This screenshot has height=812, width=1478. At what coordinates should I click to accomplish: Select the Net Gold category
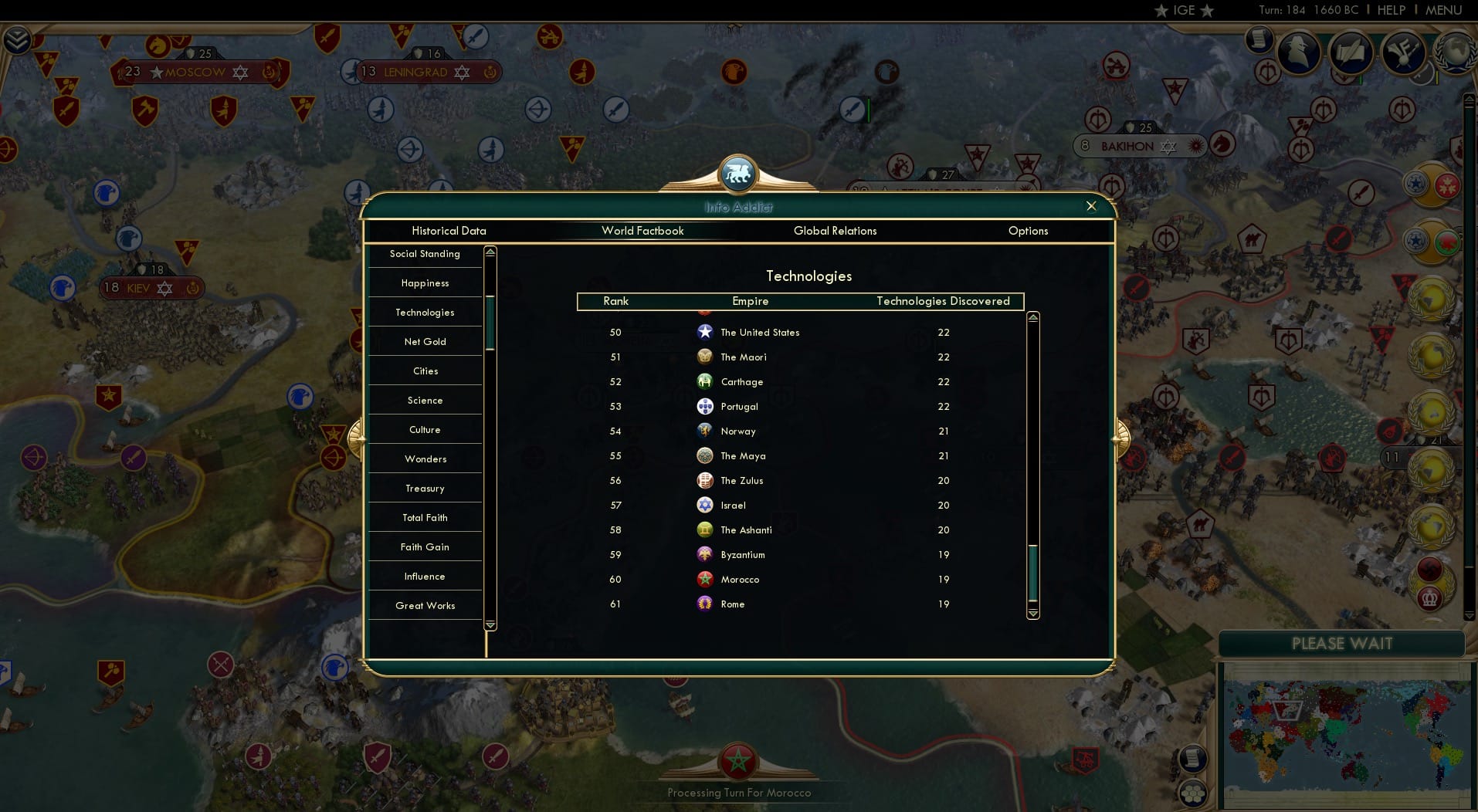point(424,341)
